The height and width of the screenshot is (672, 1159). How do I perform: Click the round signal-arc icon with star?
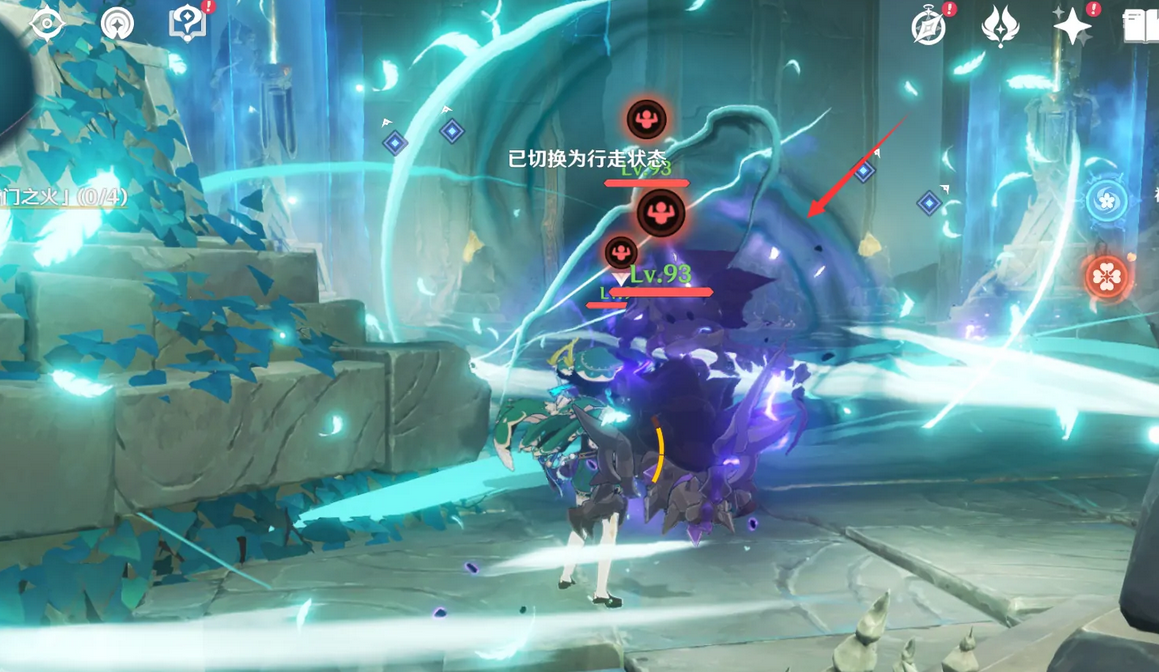click(118, 22)
